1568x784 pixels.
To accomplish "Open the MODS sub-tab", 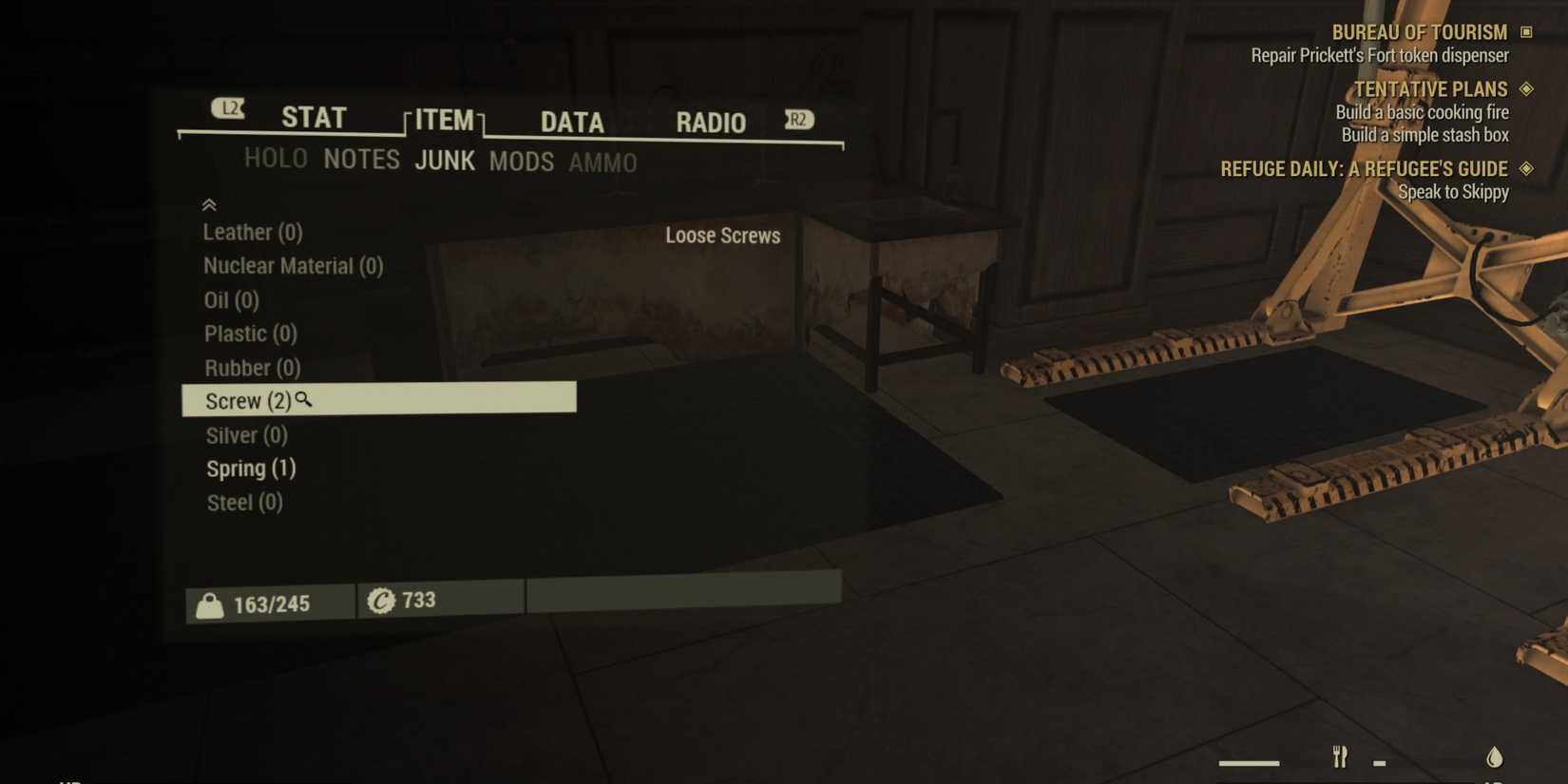I will 521,163.
